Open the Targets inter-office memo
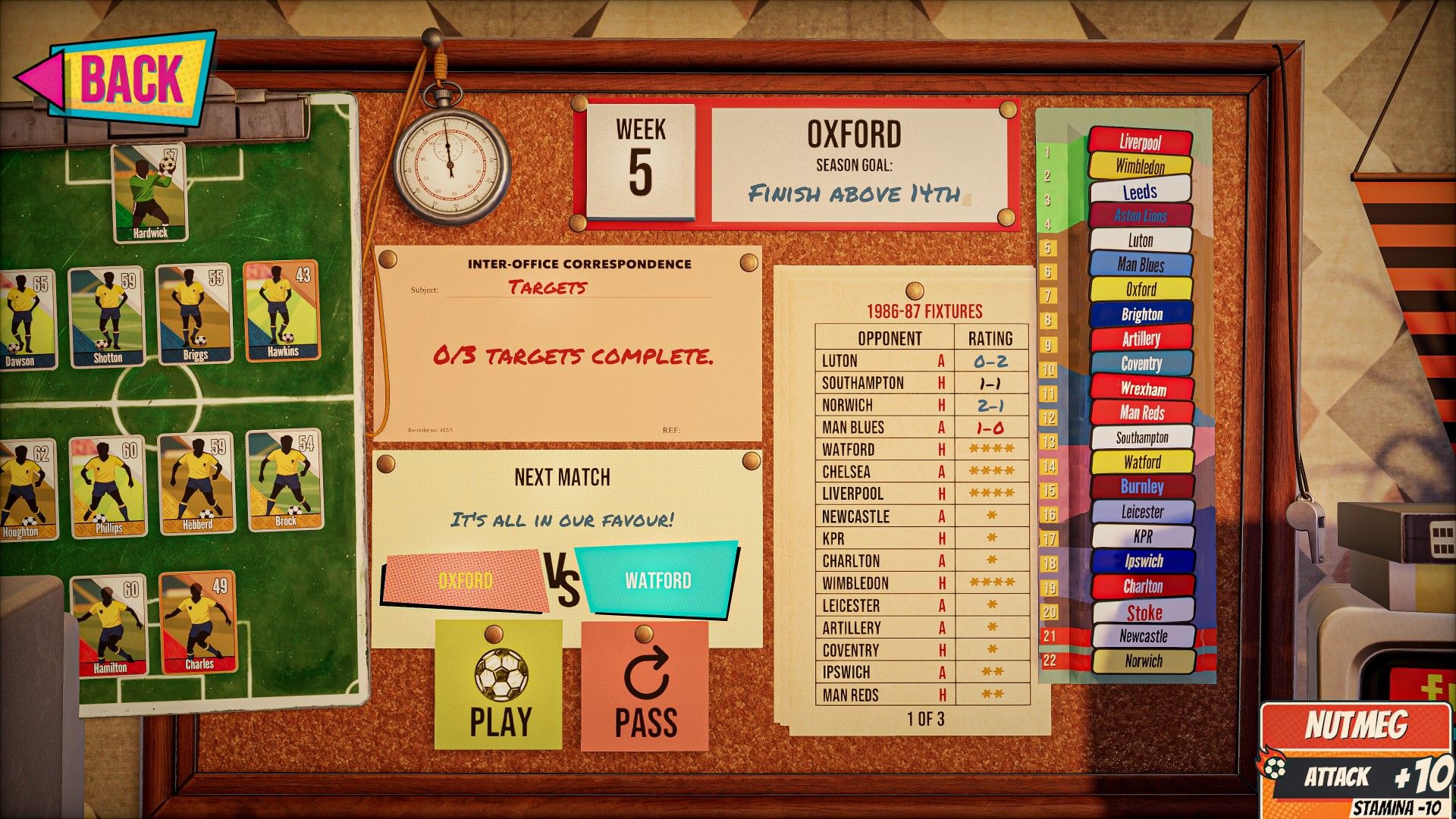 [569, 343]
